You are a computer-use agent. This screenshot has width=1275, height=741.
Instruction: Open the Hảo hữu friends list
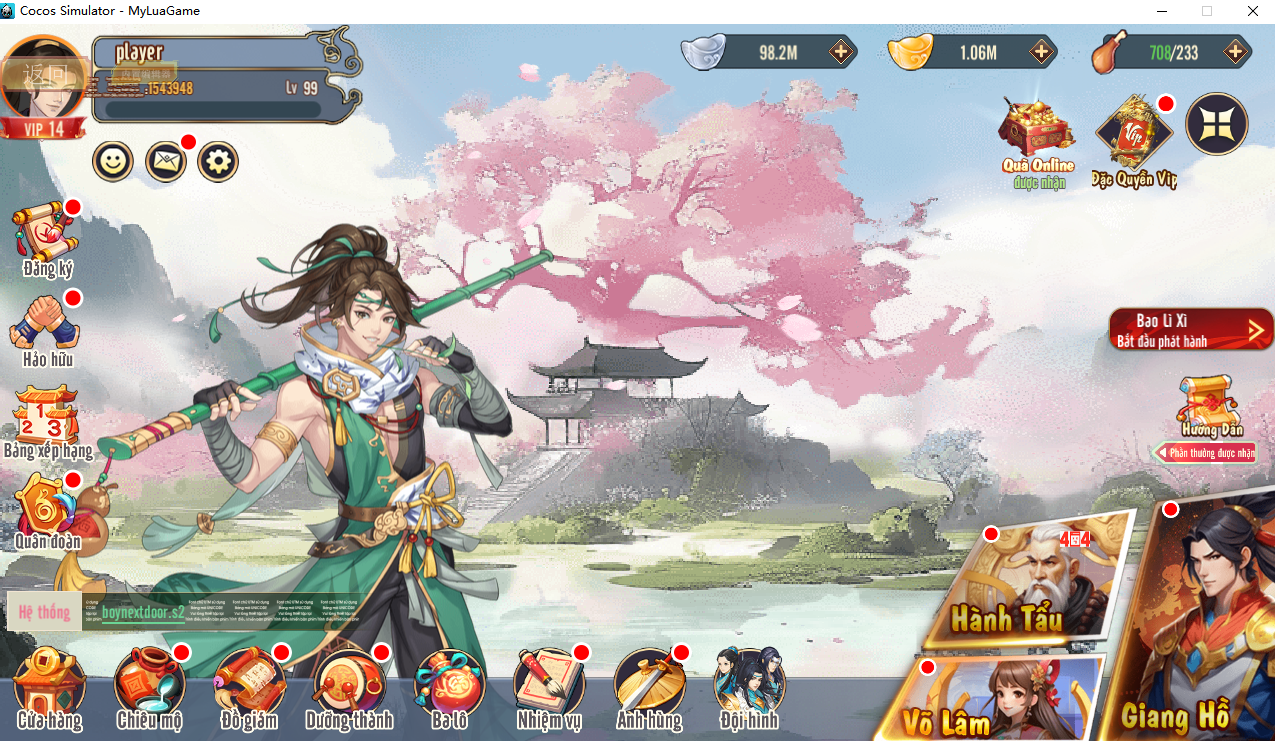point(47,330)
